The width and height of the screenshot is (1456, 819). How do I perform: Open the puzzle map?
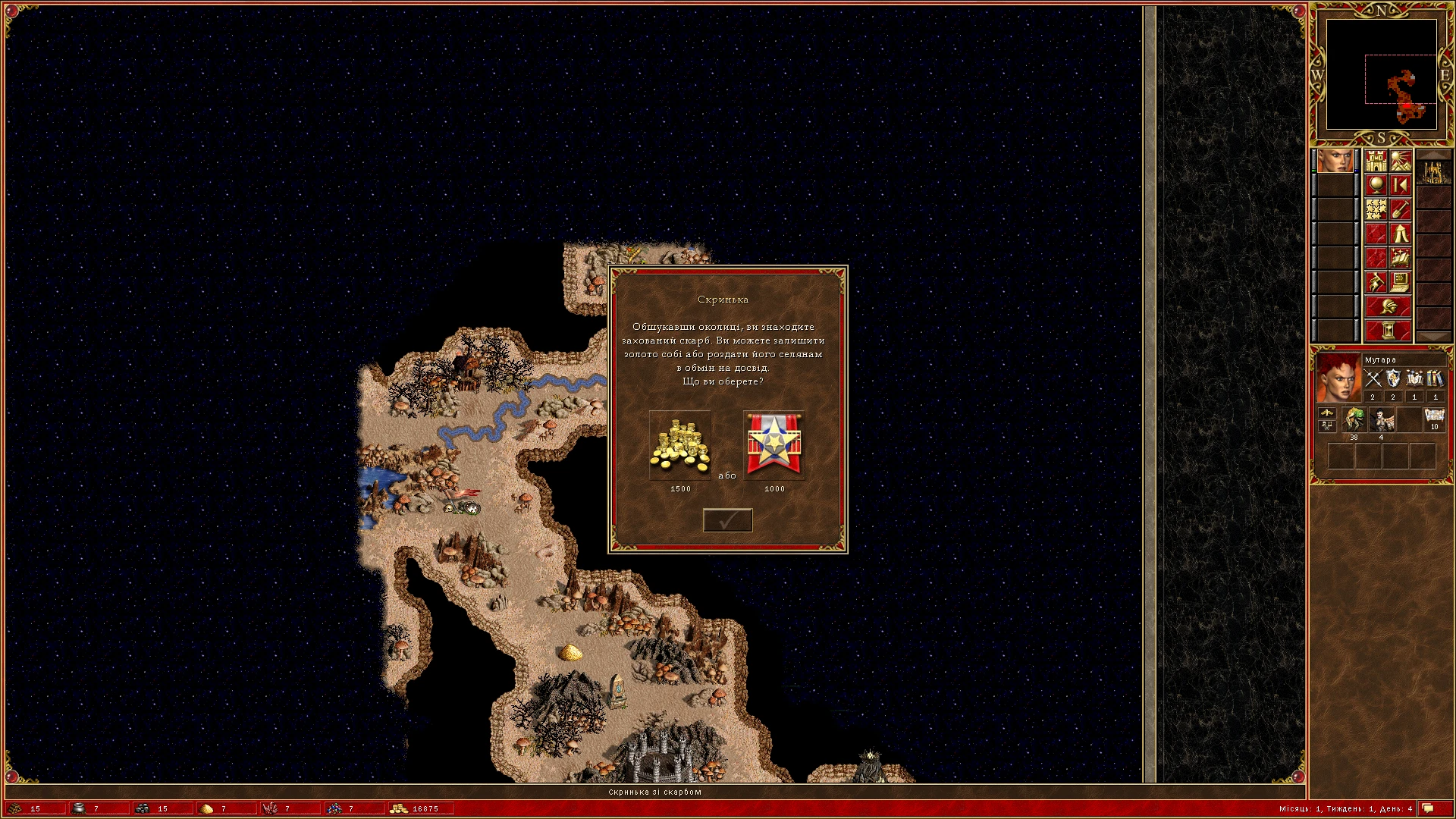(x=1376, y=209)
